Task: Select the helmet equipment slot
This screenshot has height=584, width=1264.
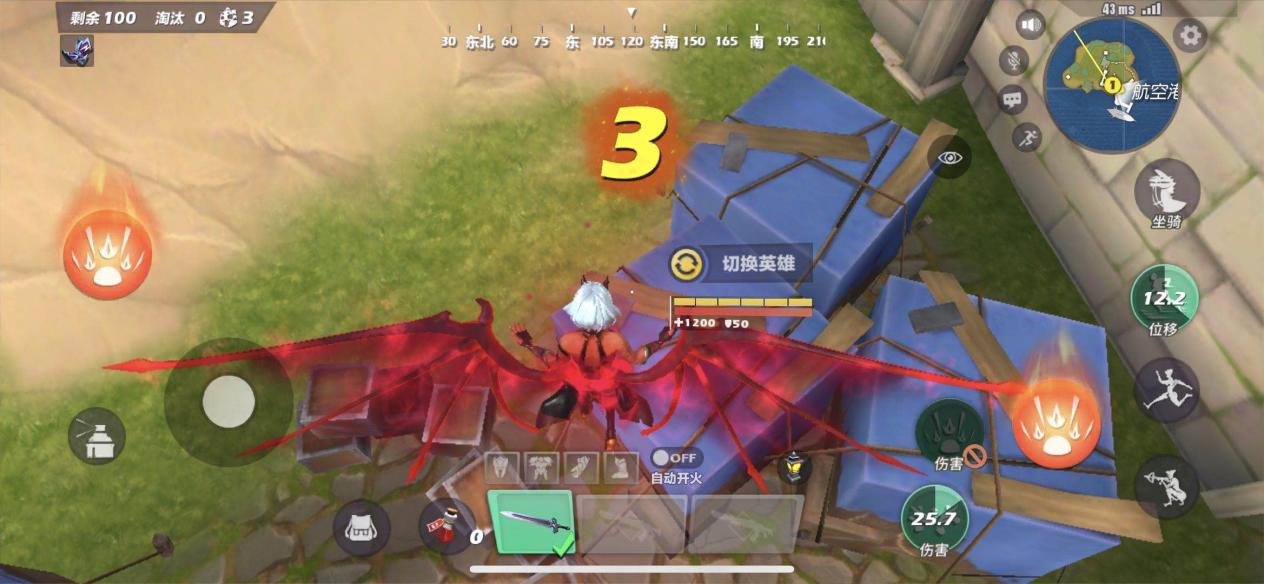Action: pos(503,466)
